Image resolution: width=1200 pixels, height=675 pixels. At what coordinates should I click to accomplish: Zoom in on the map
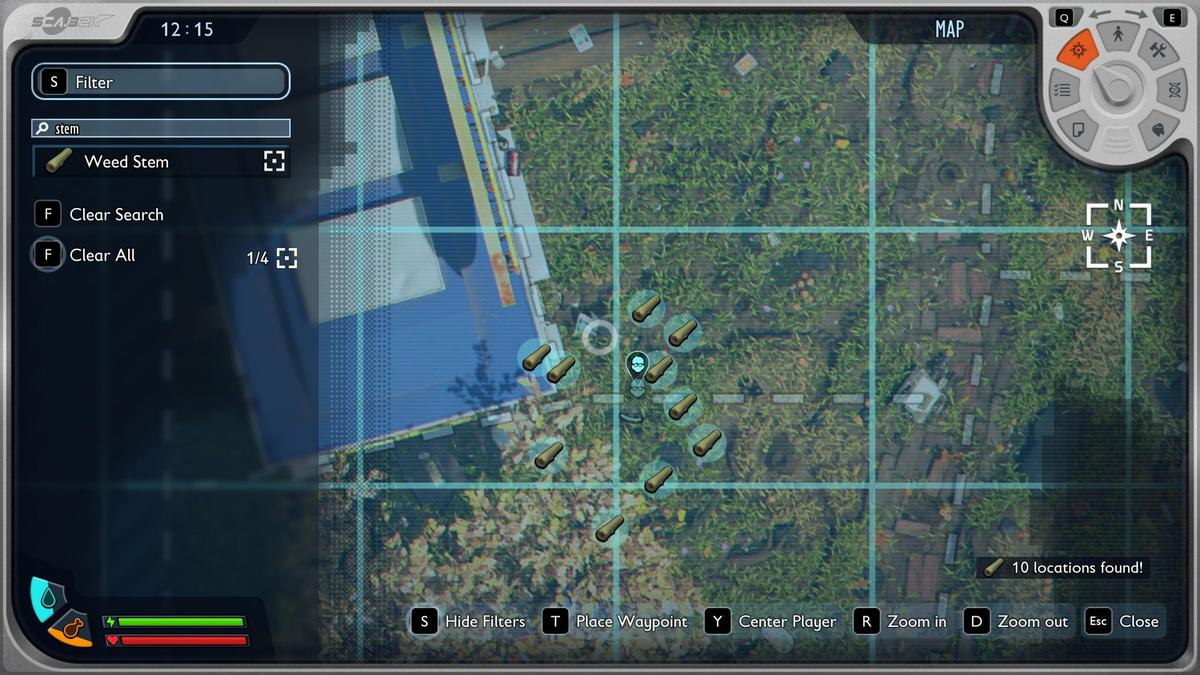[x=900, y=621]
